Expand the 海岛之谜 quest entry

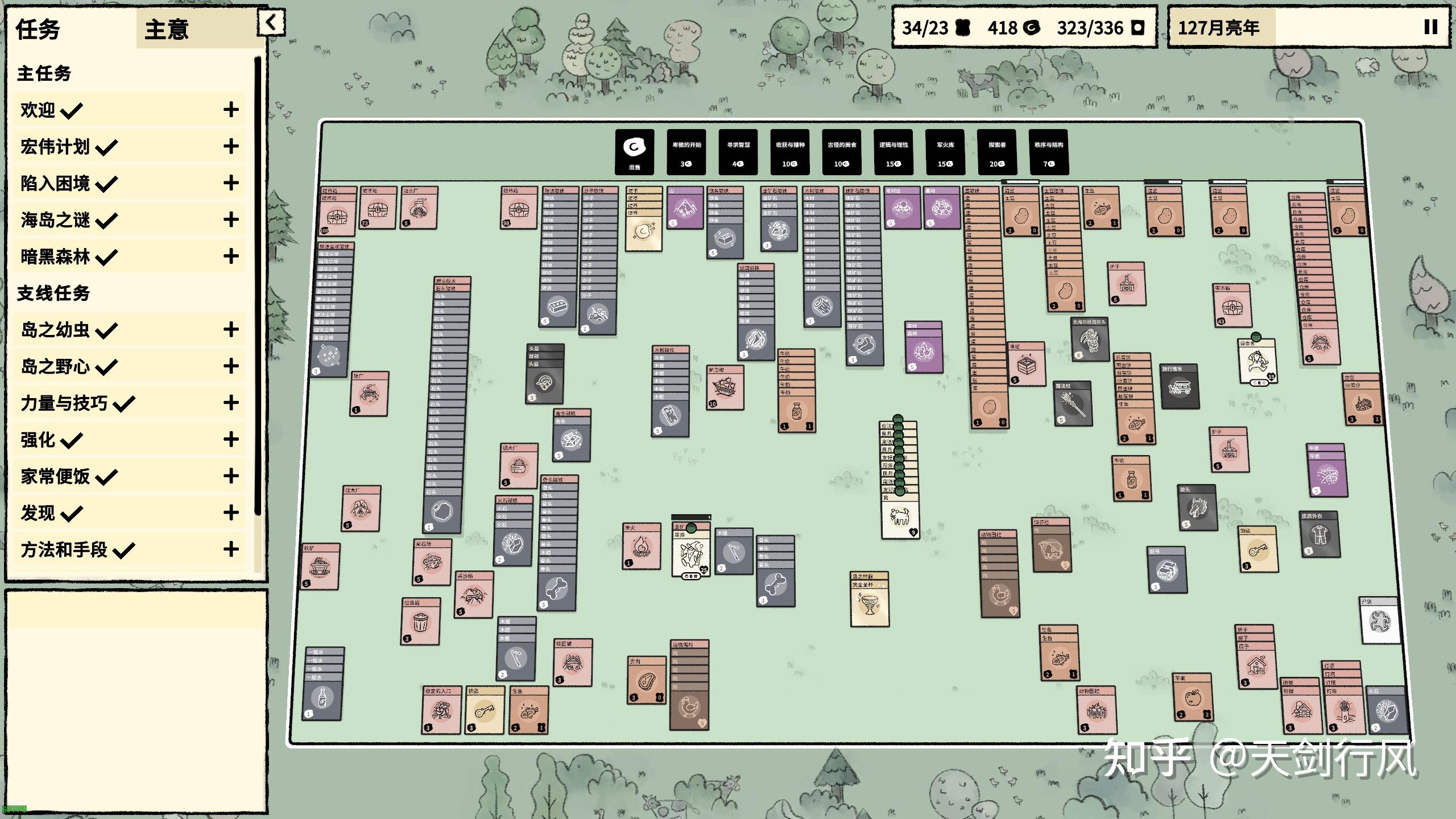click(x=230, y=220)
